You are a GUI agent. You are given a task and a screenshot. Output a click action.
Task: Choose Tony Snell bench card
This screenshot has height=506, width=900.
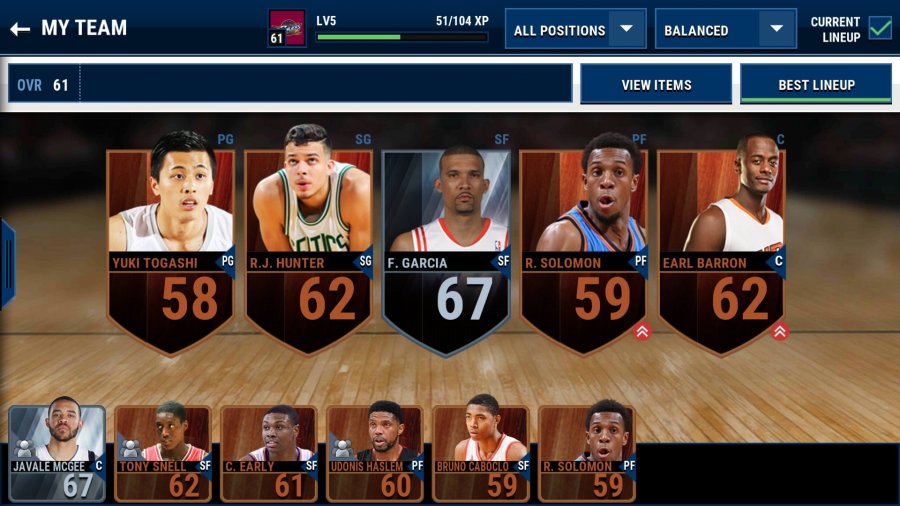coord(163,452)
